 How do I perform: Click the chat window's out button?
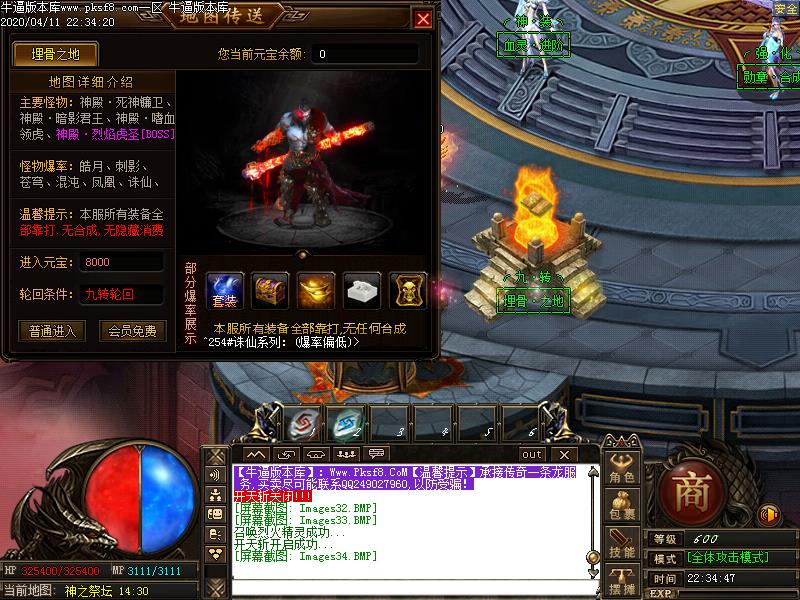pos(531,454)
